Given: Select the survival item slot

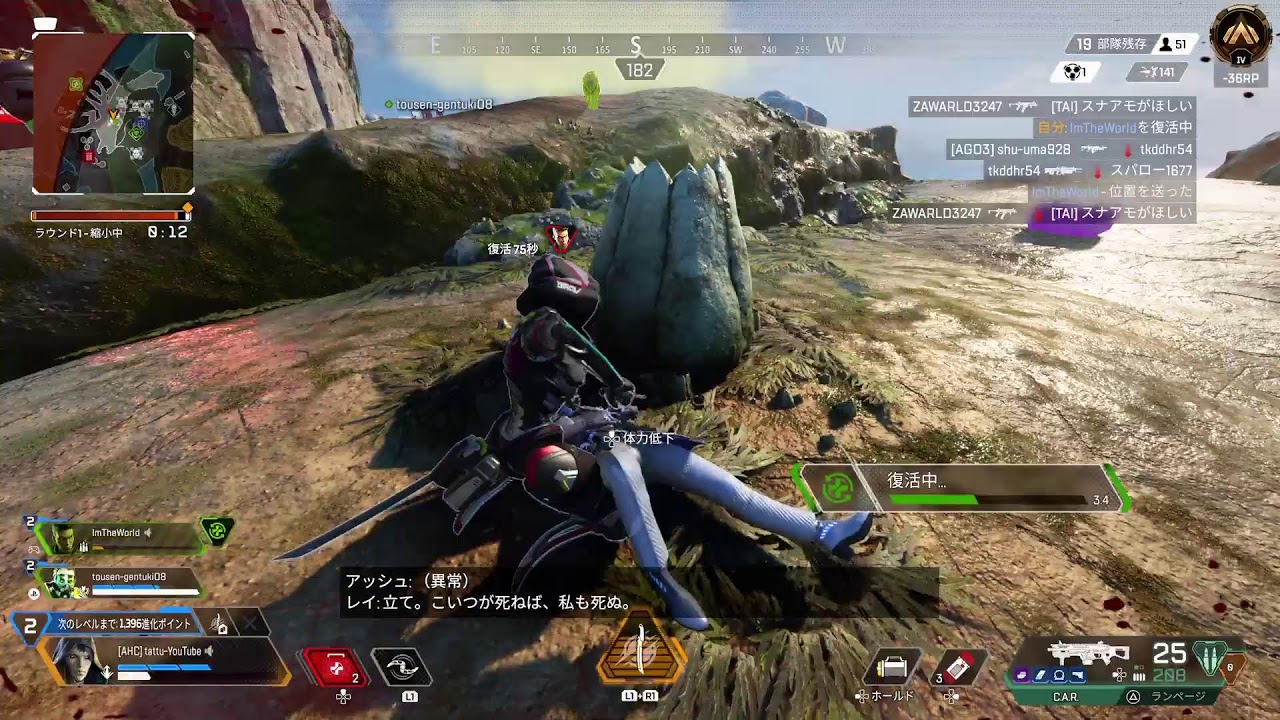Looking at the screenshot, I should click(x=891, y=667).
